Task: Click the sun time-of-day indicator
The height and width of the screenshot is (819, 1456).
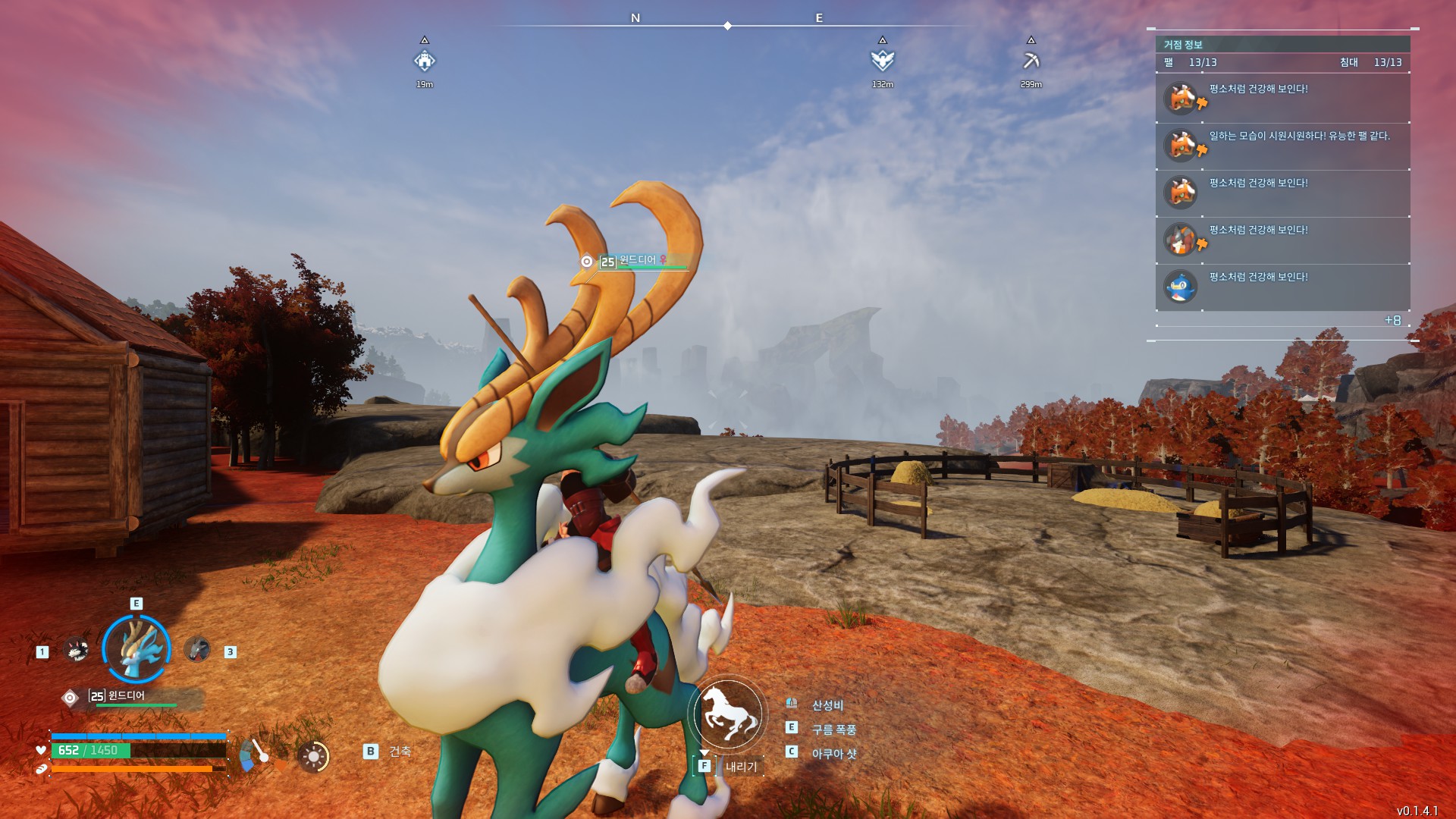Action: pos(313,757)
